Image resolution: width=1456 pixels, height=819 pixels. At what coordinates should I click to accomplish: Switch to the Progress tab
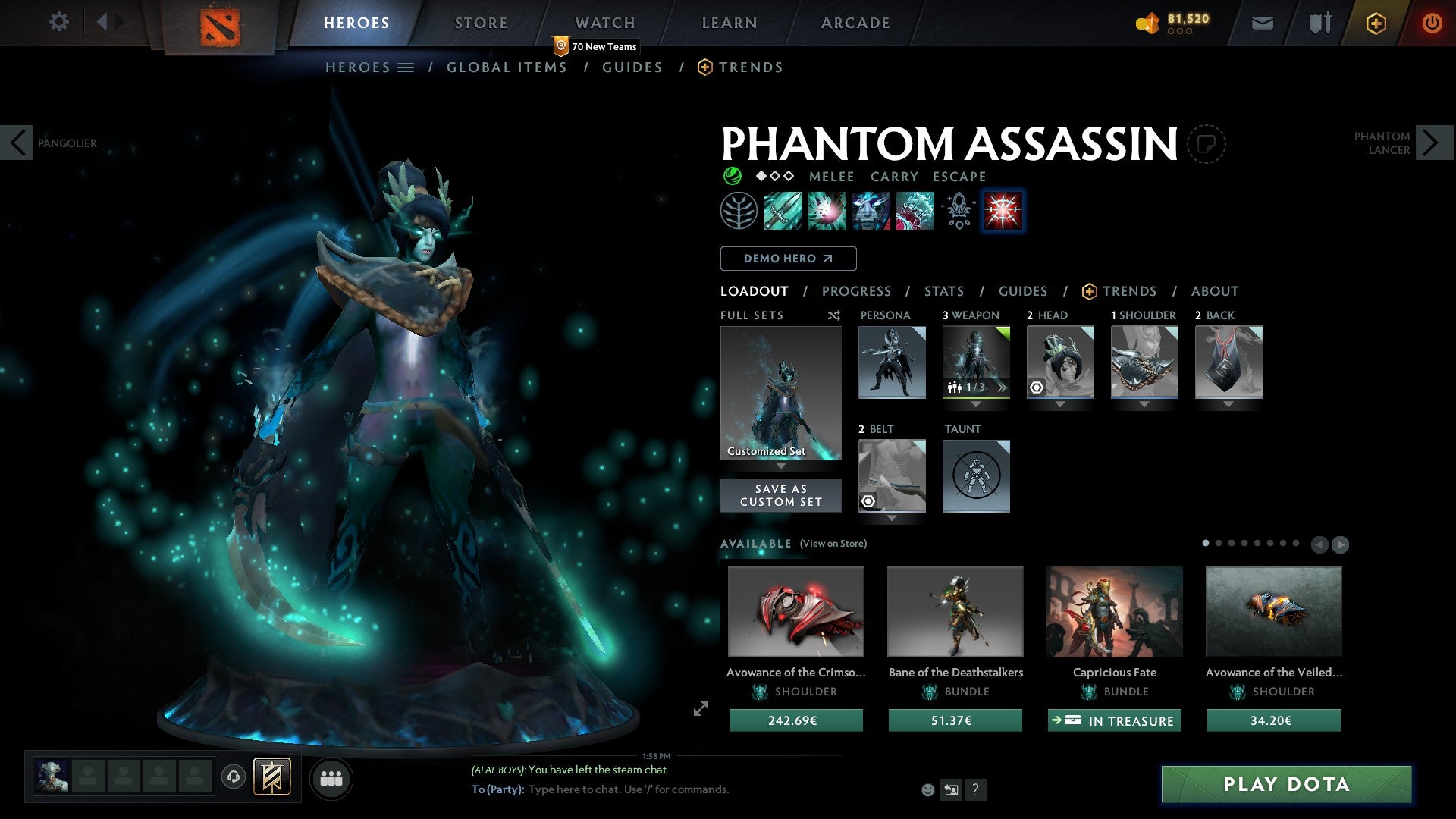856,291
